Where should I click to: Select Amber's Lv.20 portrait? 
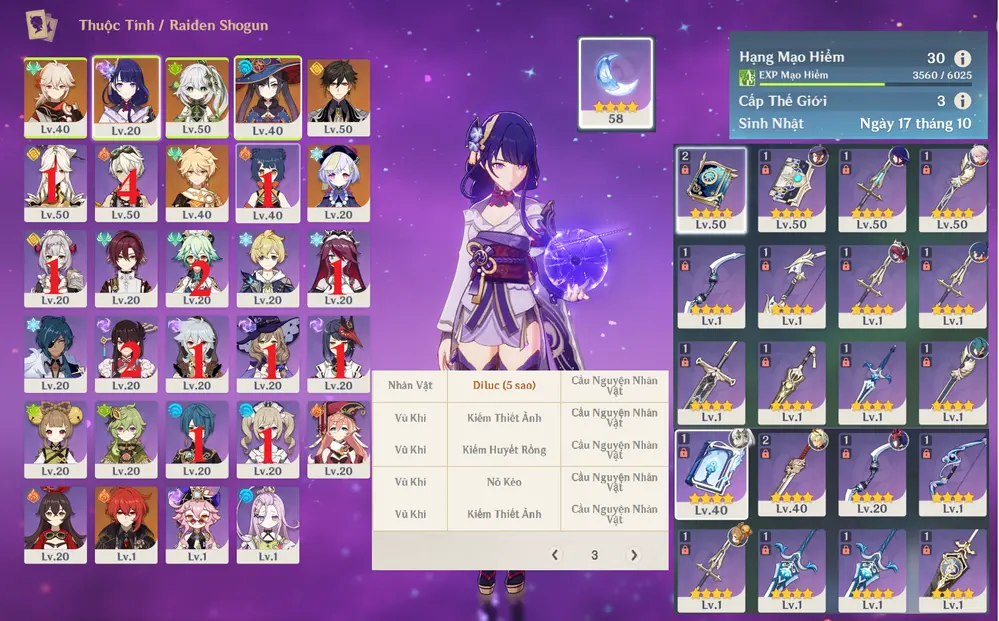(x=55, y=524)
